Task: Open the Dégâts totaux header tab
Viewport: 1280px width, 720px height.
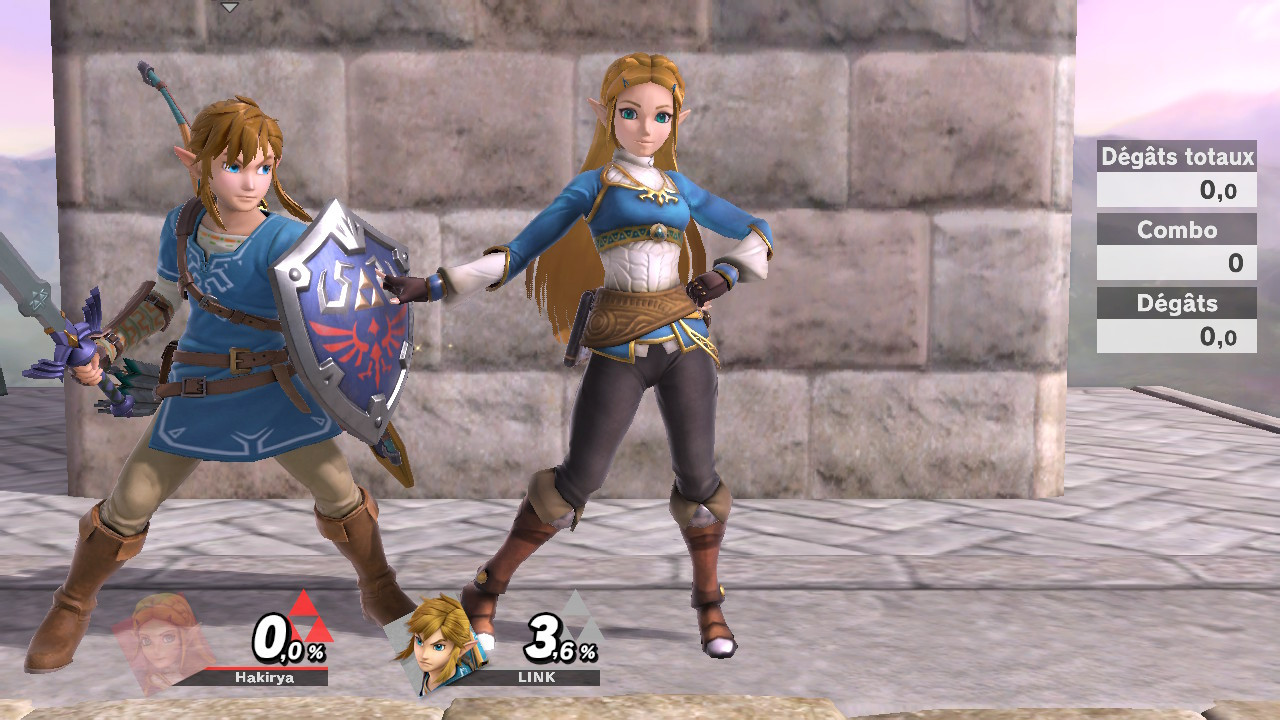Action: 1176,157
